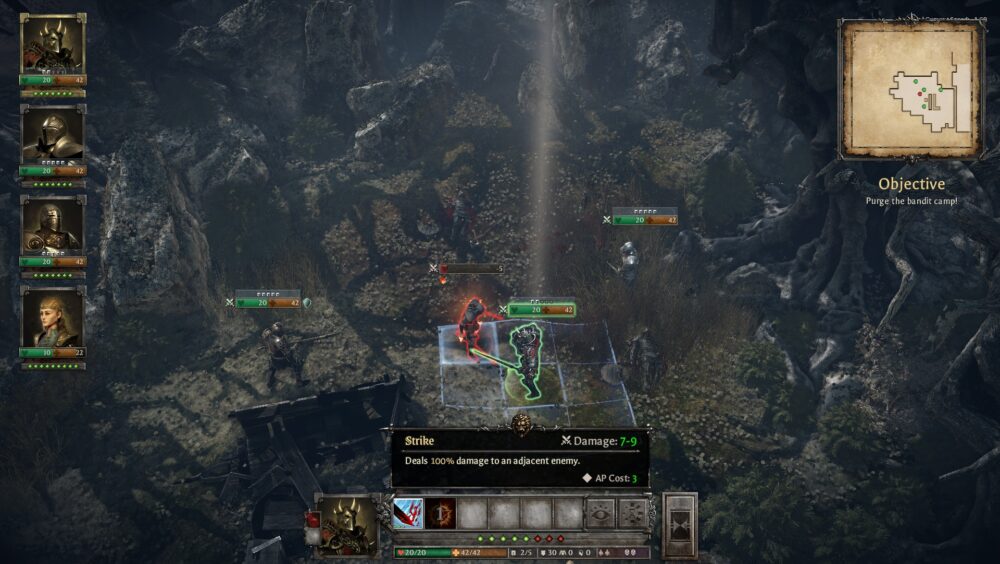Select the blonde woman party portrait
The height and width of the screenshot is (564, 1000).
click(x=52, y=318)
